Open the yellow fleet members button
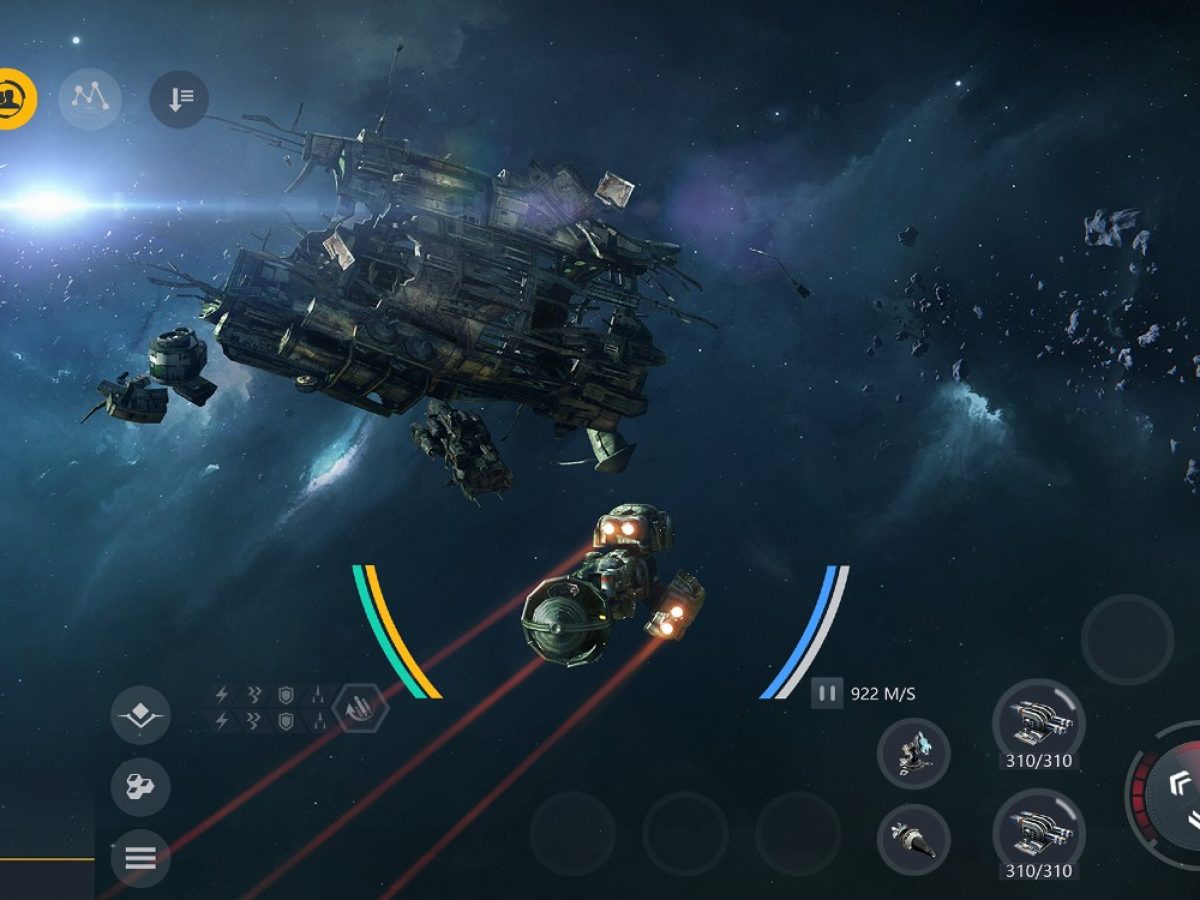Screen dimensions: 1200x900 [14, 98]
